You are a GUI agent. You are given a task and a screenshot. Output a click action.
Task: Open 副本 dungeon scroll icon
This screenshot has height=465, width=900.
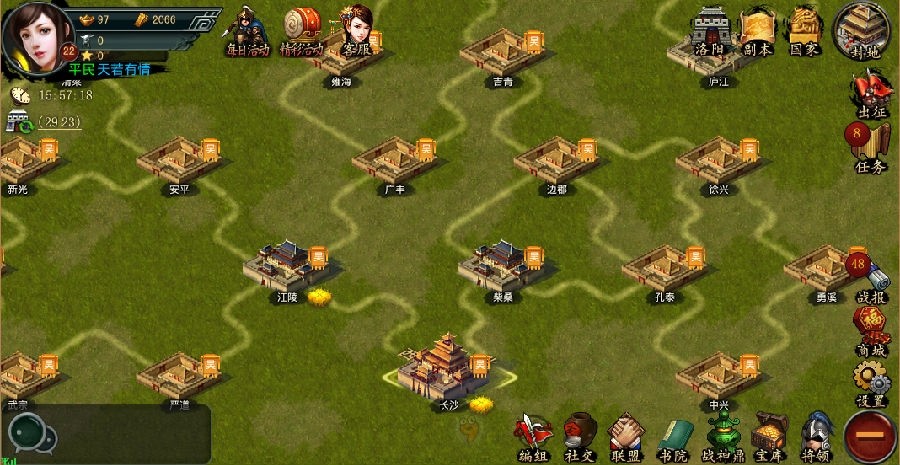tap(758, 28)
